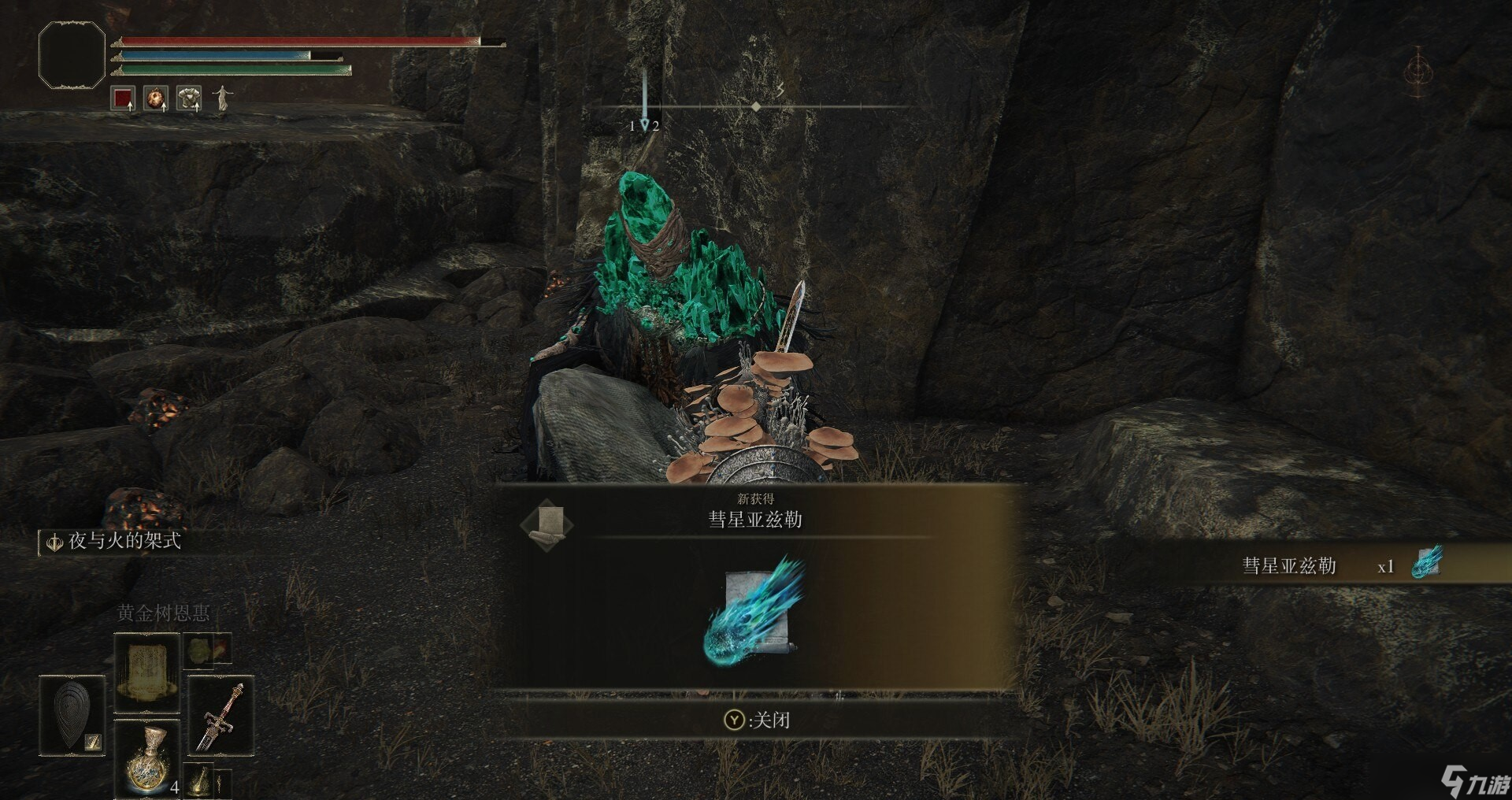
Task: Choose the Golden Vow spell slot
Action: tap(147, 672)
